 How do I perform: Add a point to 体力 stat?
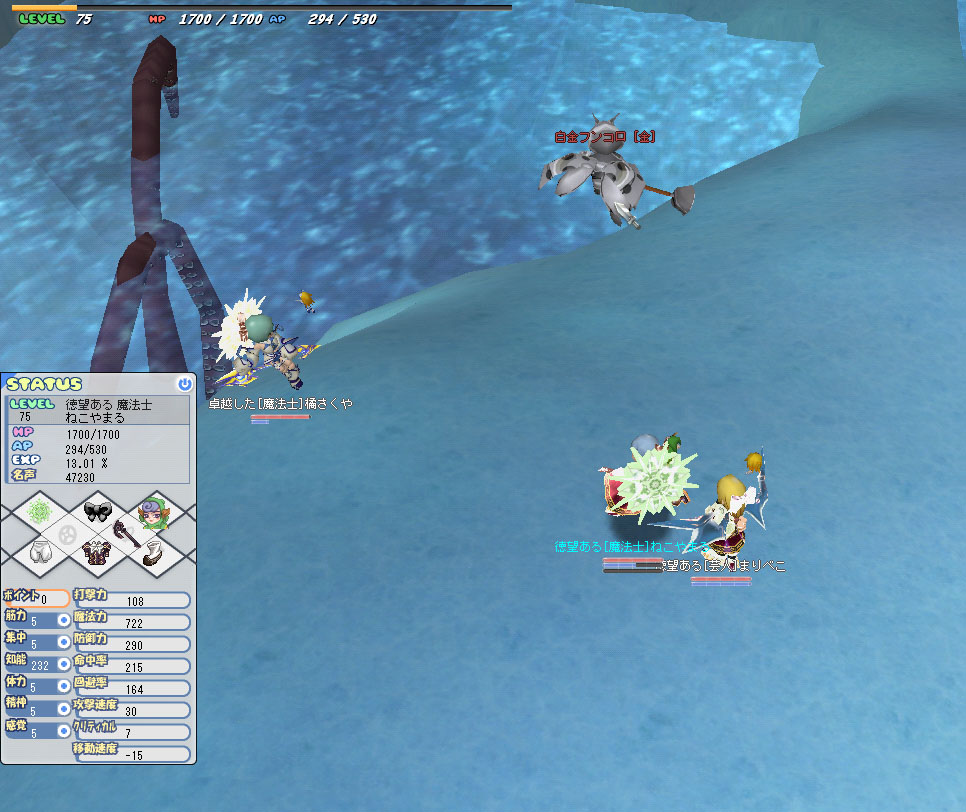(63, 686)
